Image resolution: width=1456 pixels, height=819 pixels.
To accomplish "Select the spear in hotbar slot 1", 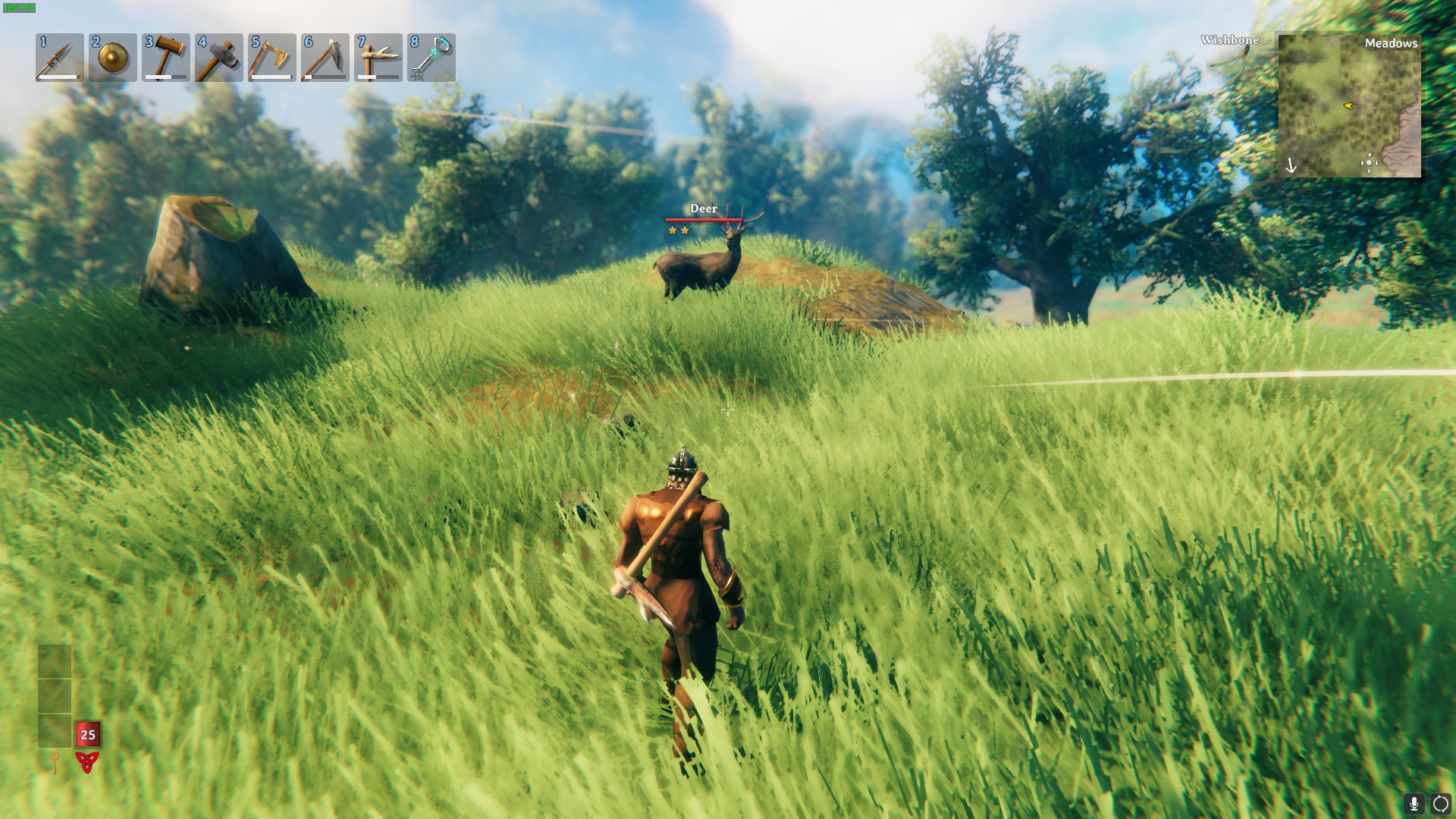I will (x=59, y=58).
